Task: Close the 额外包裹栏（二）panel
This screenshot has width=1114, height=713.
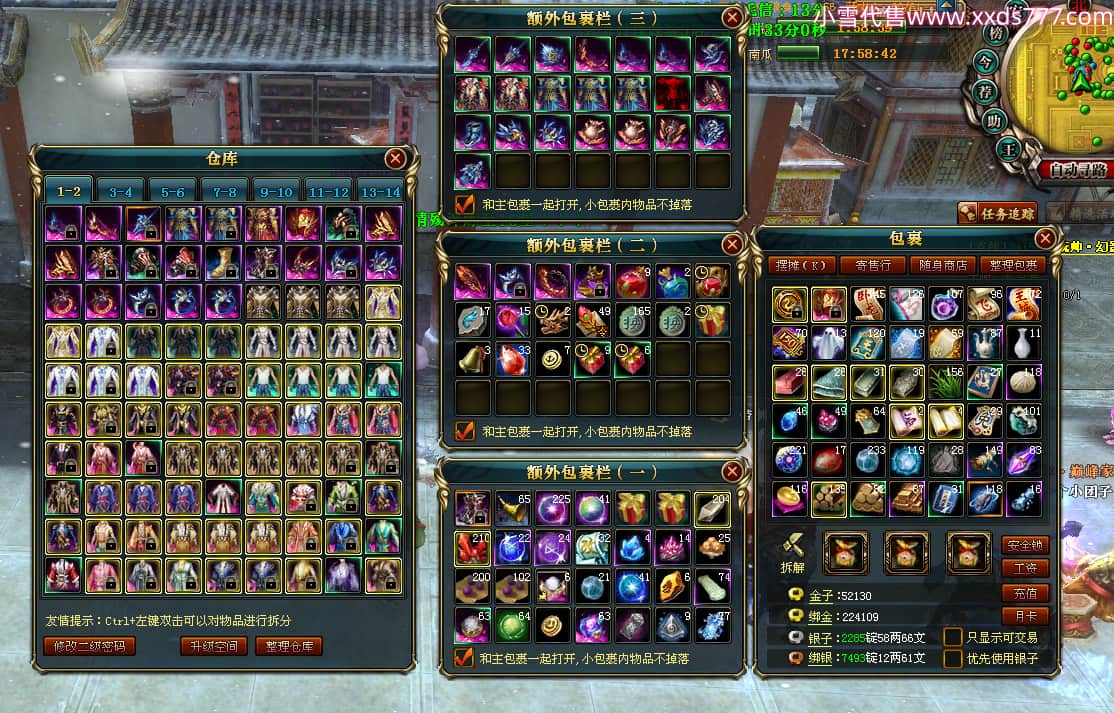Action: click(x=733, y=244)
